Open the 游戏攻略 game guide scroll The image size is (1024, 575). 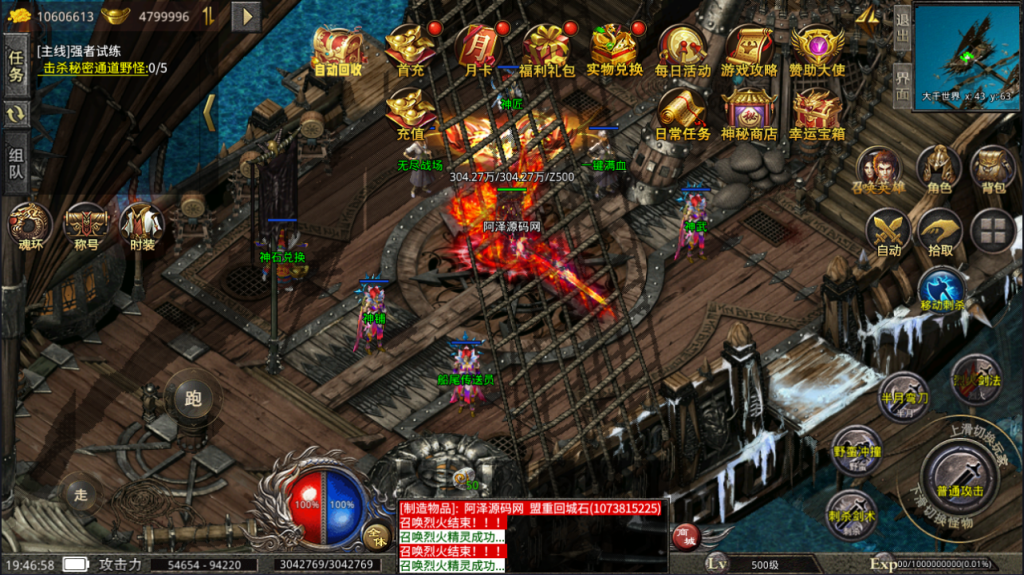pos(750,49)
